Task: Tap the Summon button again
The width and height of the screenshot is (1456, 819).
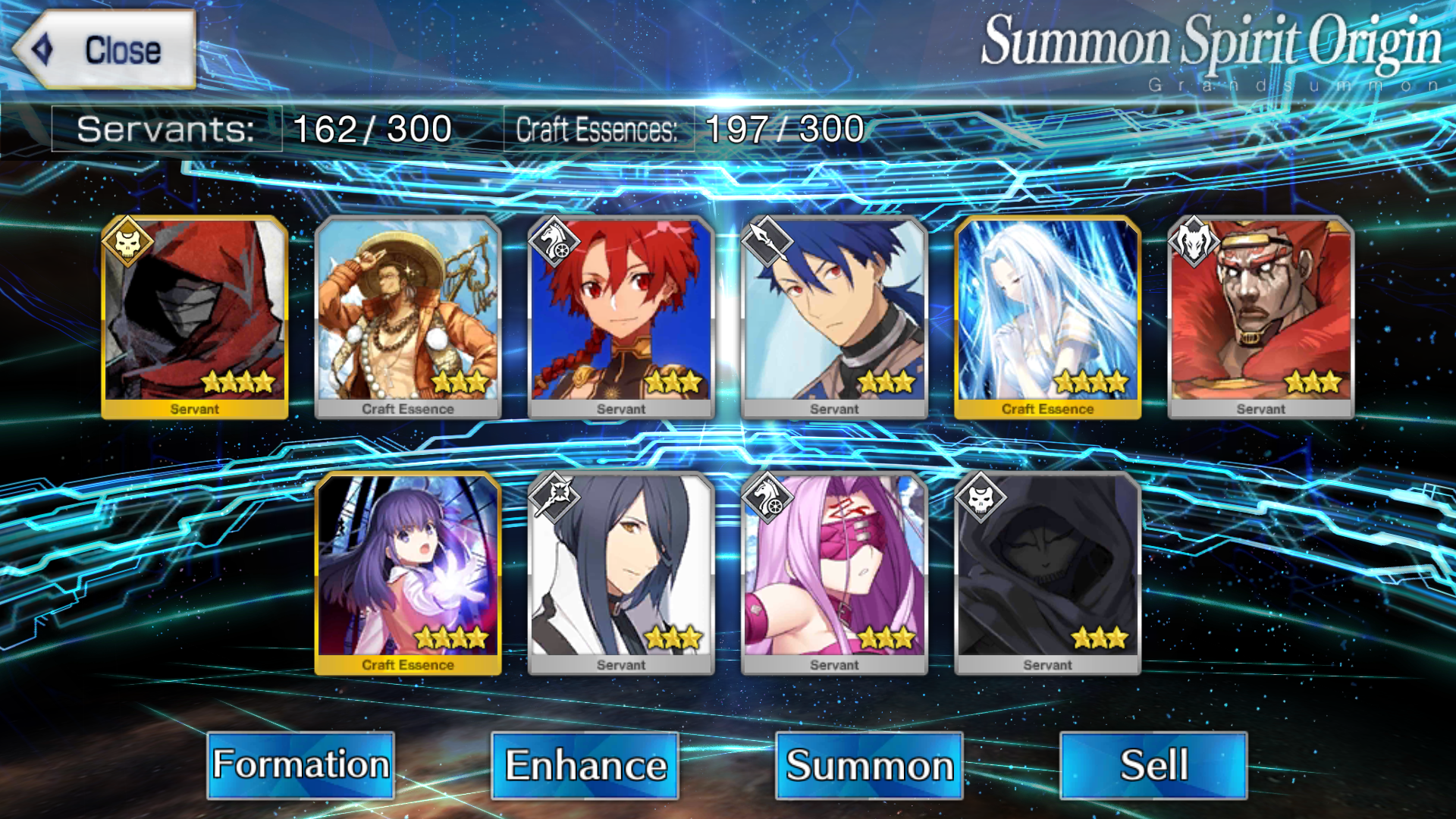Action: point(869,764)
